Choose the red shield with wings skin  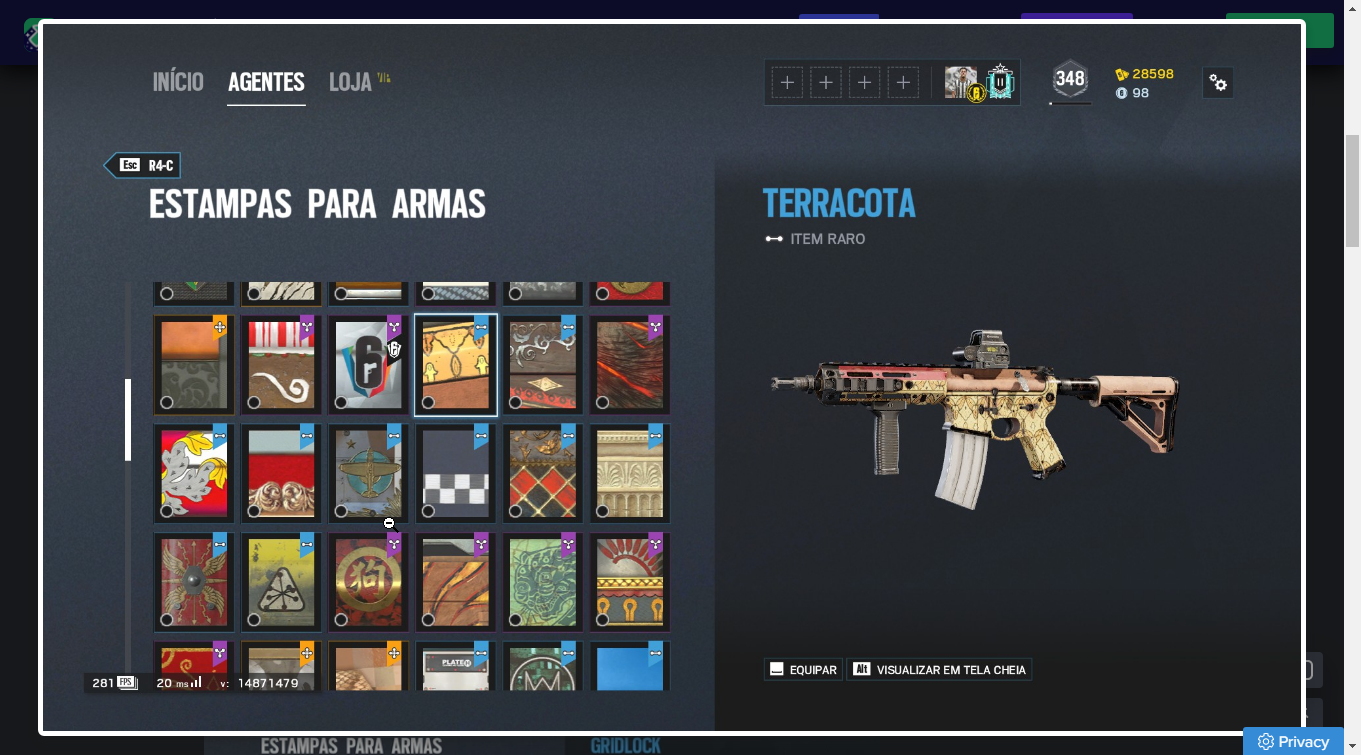(193, 581)
